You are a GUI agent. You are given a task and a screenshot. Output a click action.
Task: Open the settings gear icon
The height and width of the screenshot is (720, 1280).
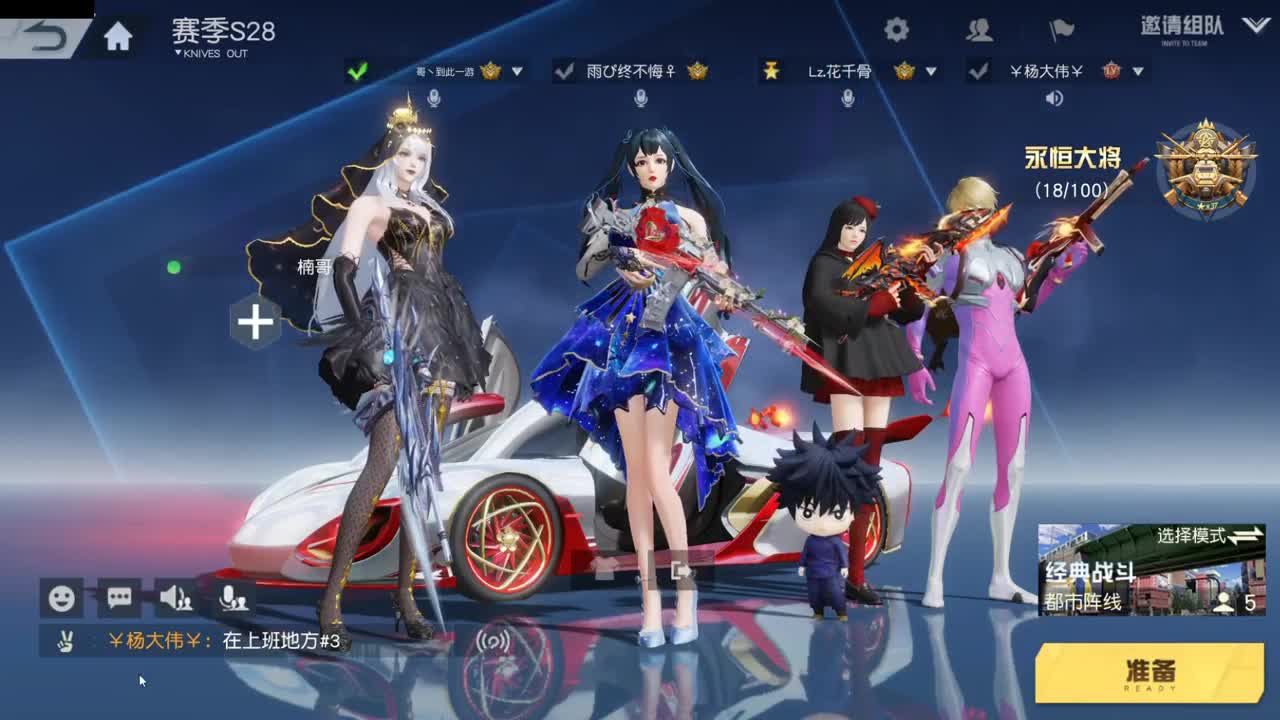895,29
